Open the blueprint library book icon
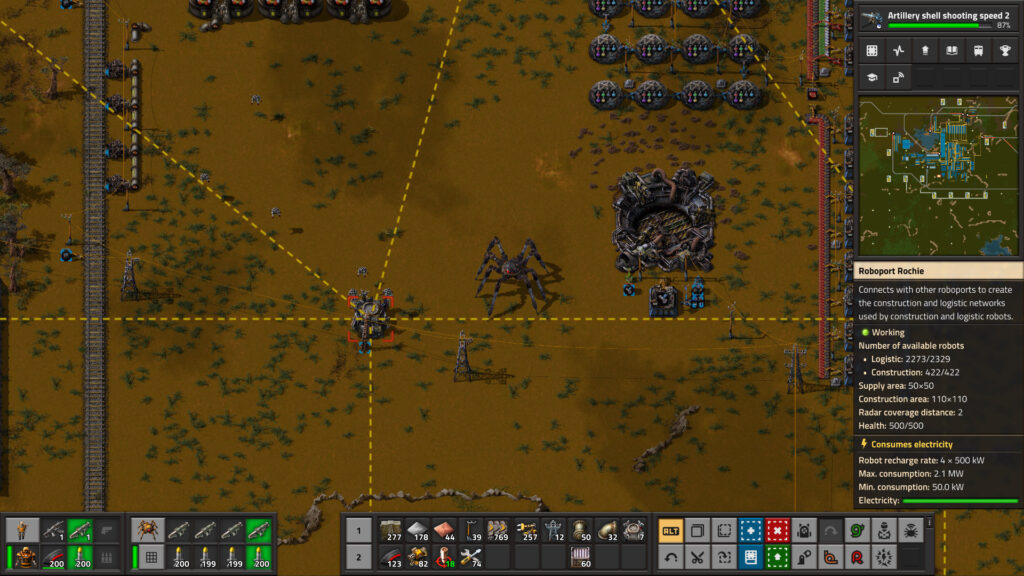The height and width of the screenshot is (576, 1024). [x=950, y=50]
